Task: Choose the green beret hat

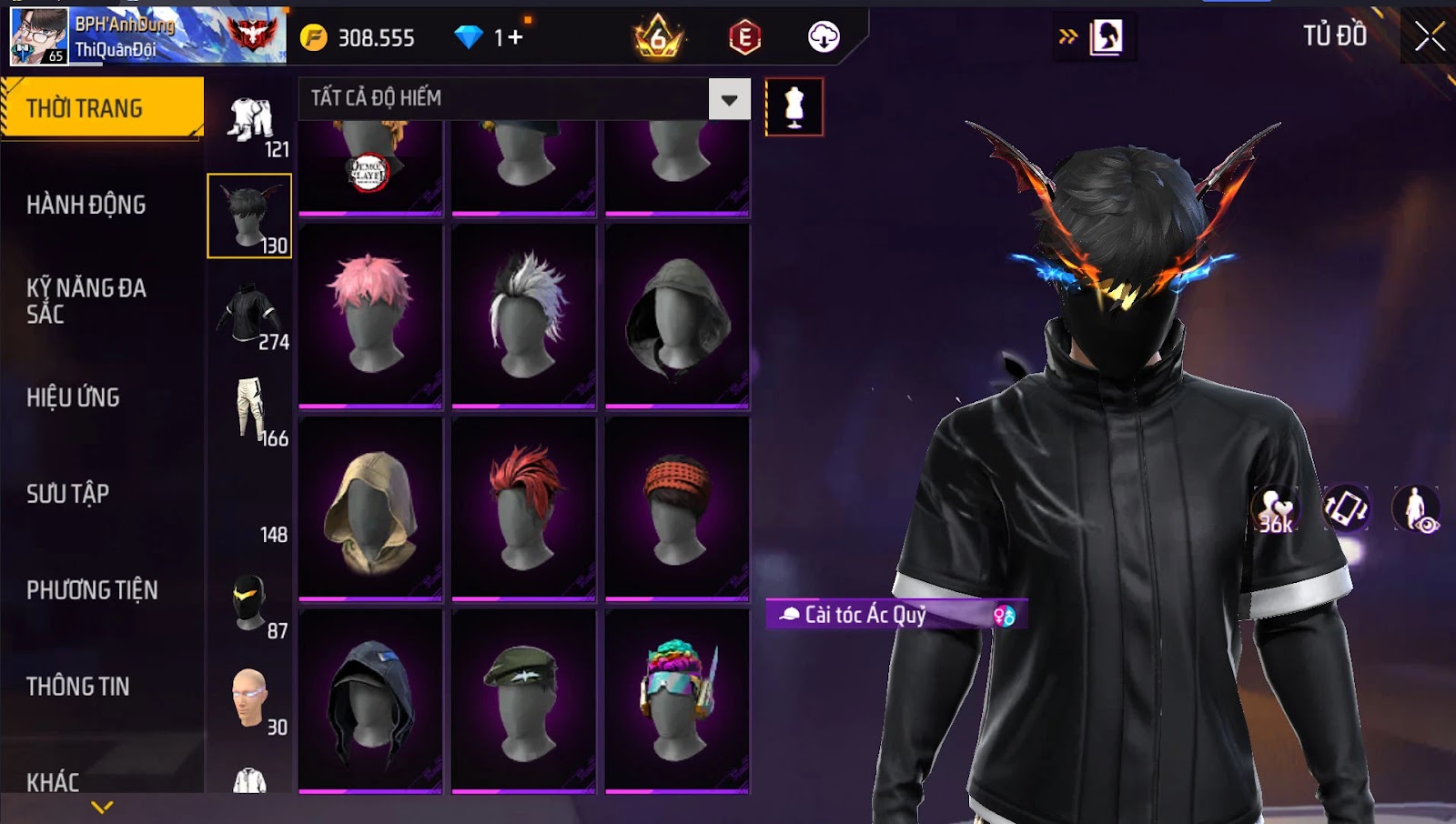Action: pos(524,700)
